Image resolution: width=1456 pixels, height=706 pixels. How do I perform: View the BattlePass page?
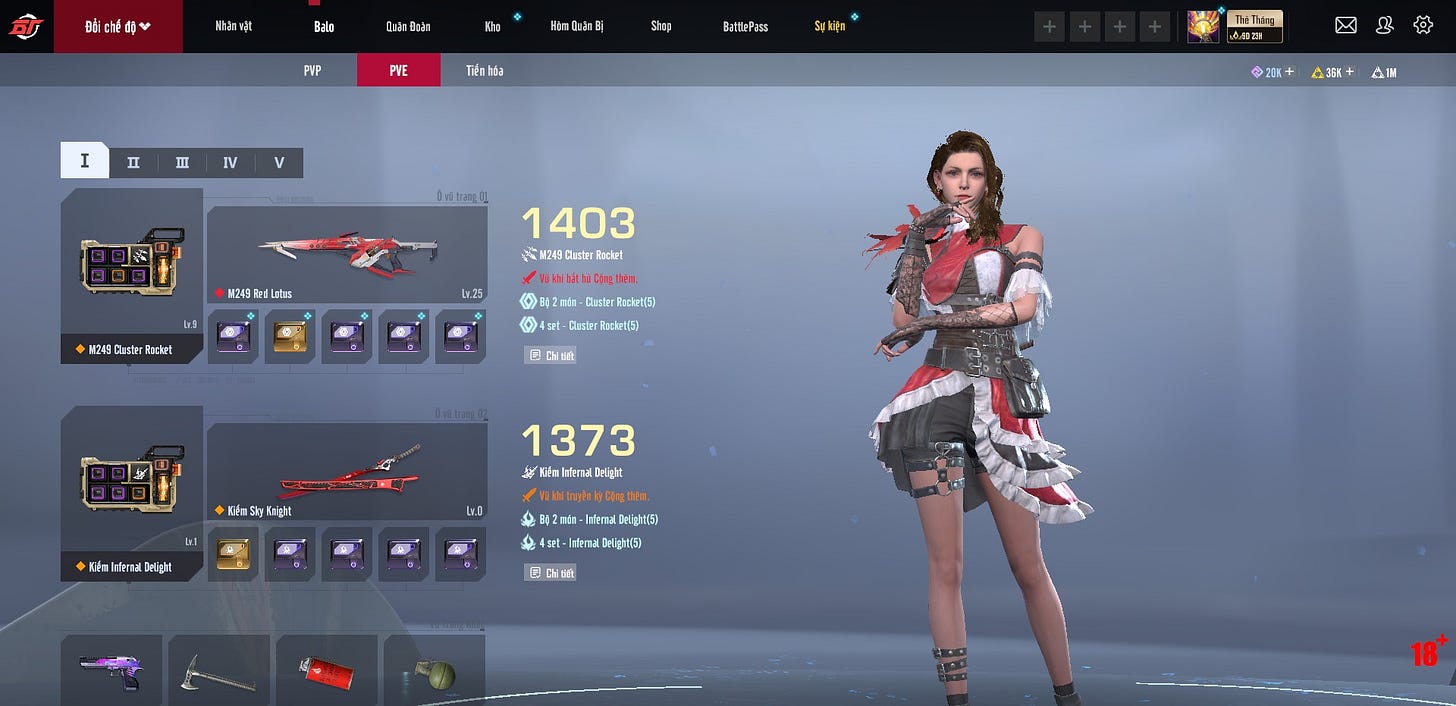[745, 26]
